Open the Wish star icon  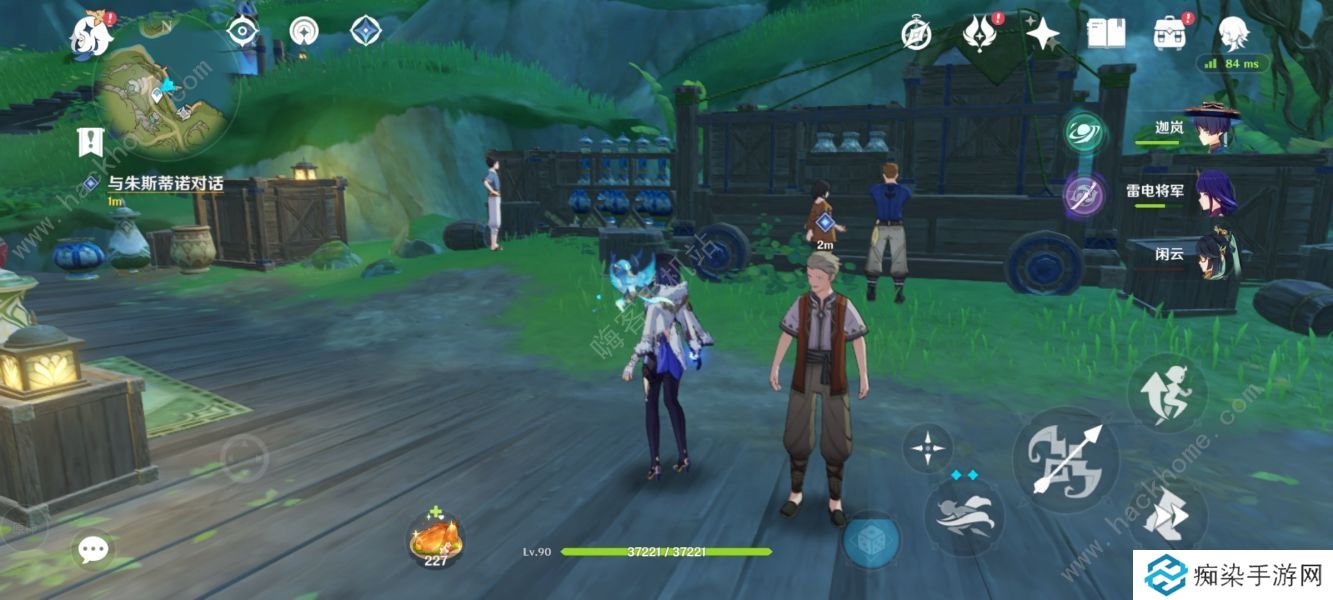click(1043, 35)
